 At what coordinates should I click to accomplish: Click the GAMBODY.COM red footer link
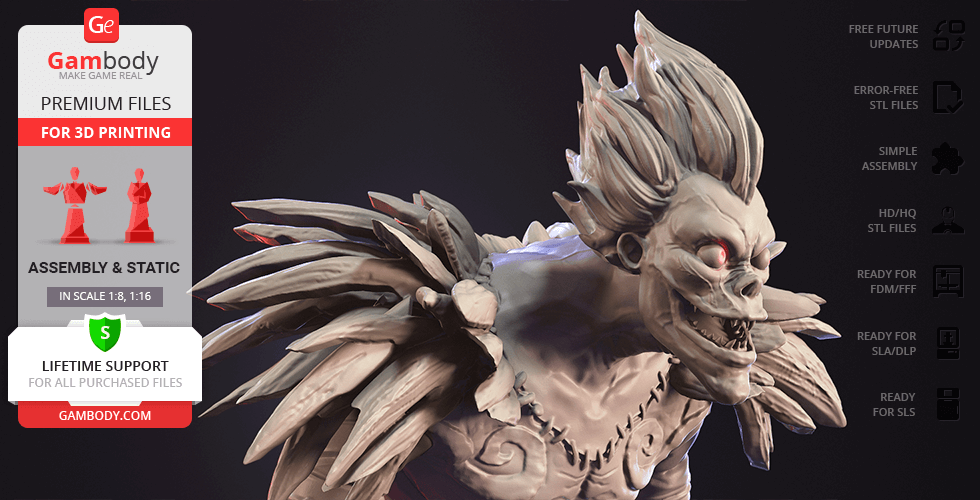104,414
